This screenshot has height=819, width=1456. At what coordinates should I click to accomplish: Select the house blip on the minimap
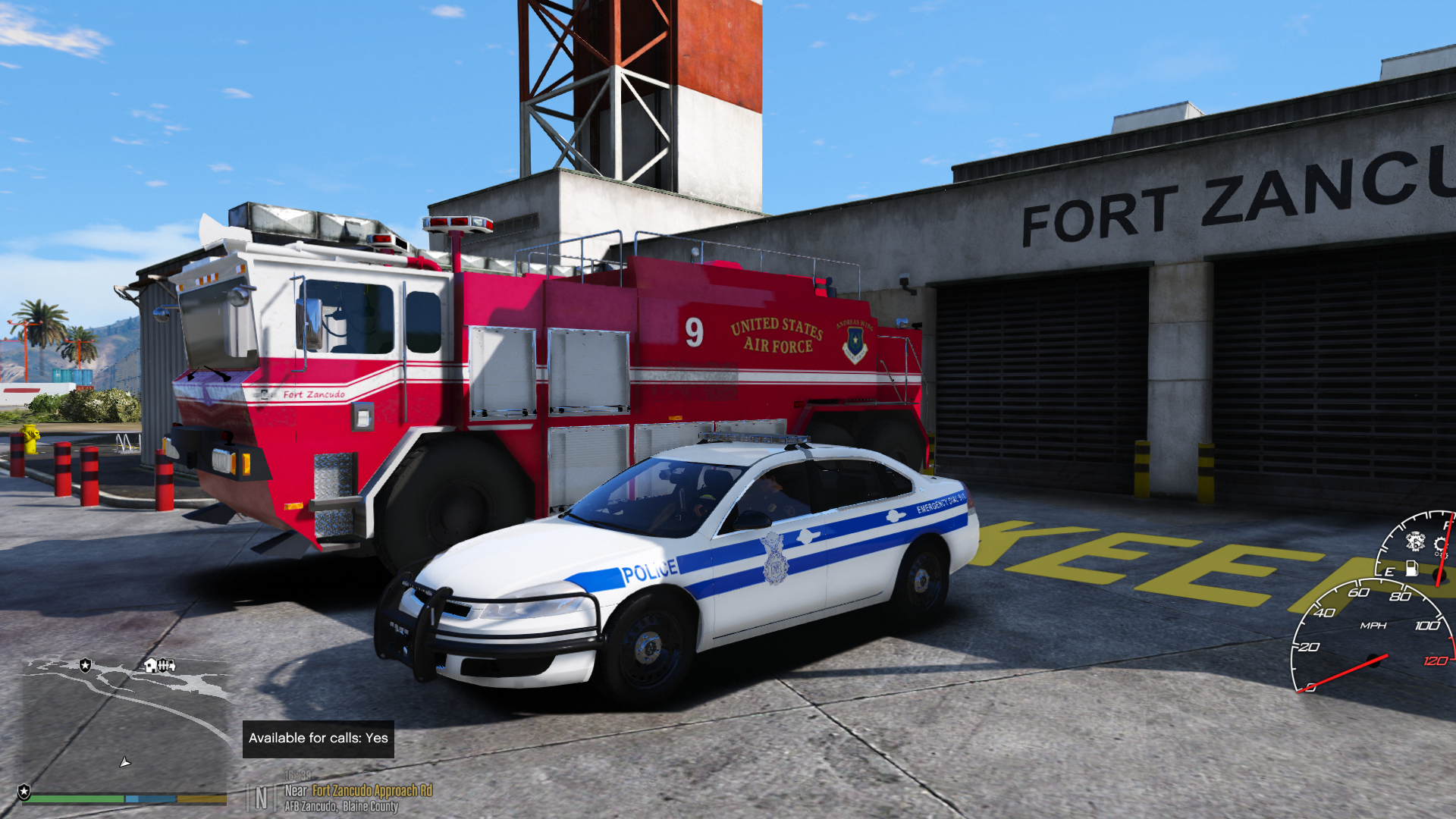150,666
